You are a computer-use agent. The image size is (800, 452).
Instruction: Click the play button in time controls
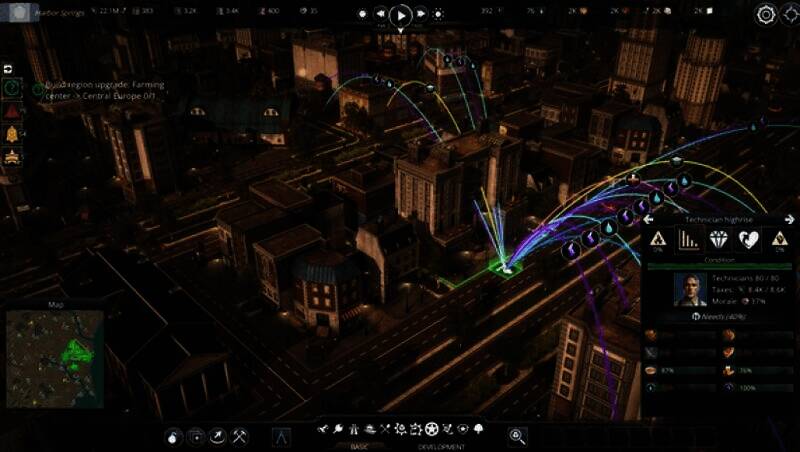[400, 15]
